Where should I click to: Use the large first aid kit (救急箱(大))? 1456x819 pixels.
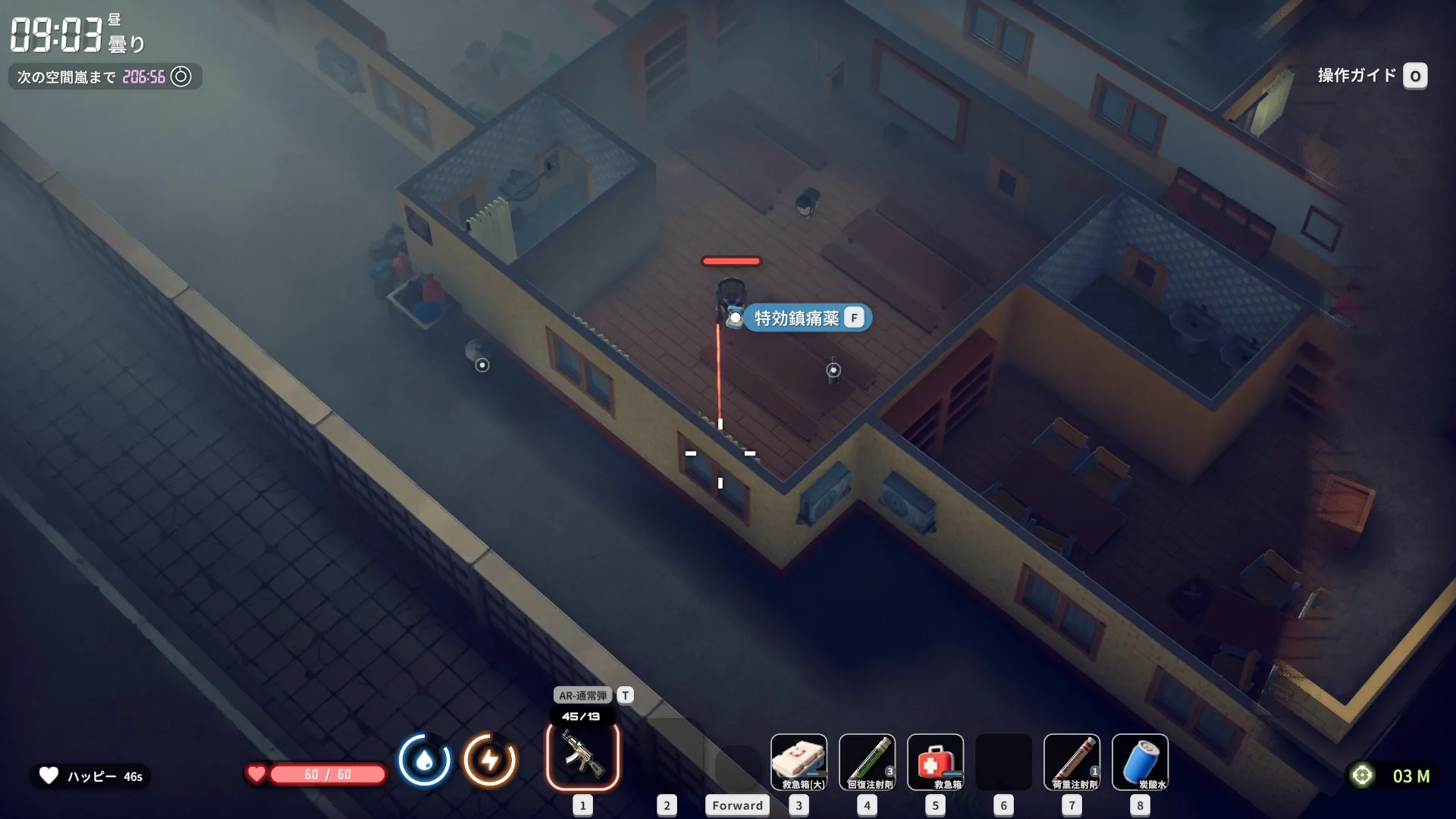pyautogui.click(x=799, y=761)
